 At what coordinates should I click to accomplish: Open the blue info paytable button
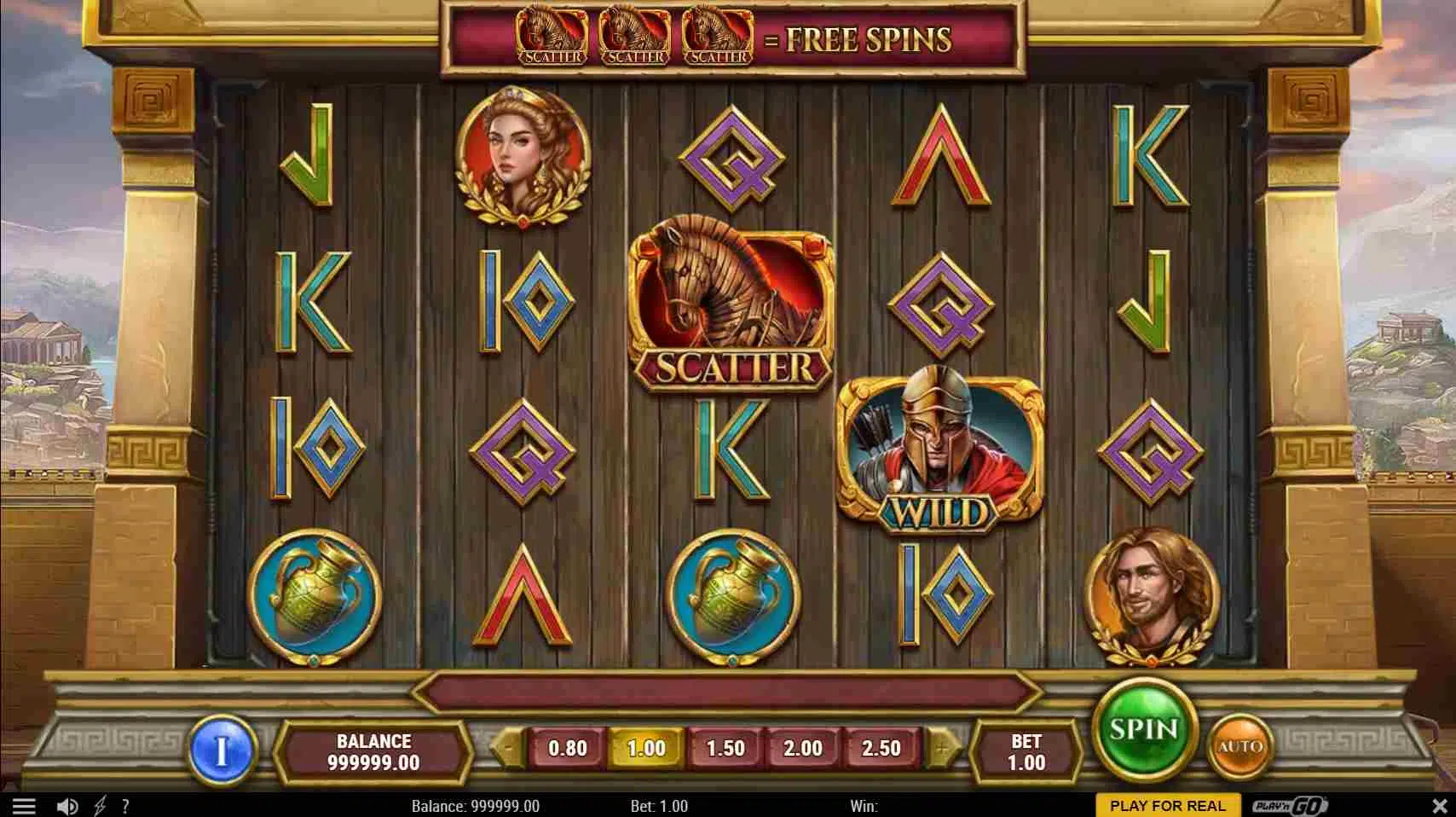222,750
